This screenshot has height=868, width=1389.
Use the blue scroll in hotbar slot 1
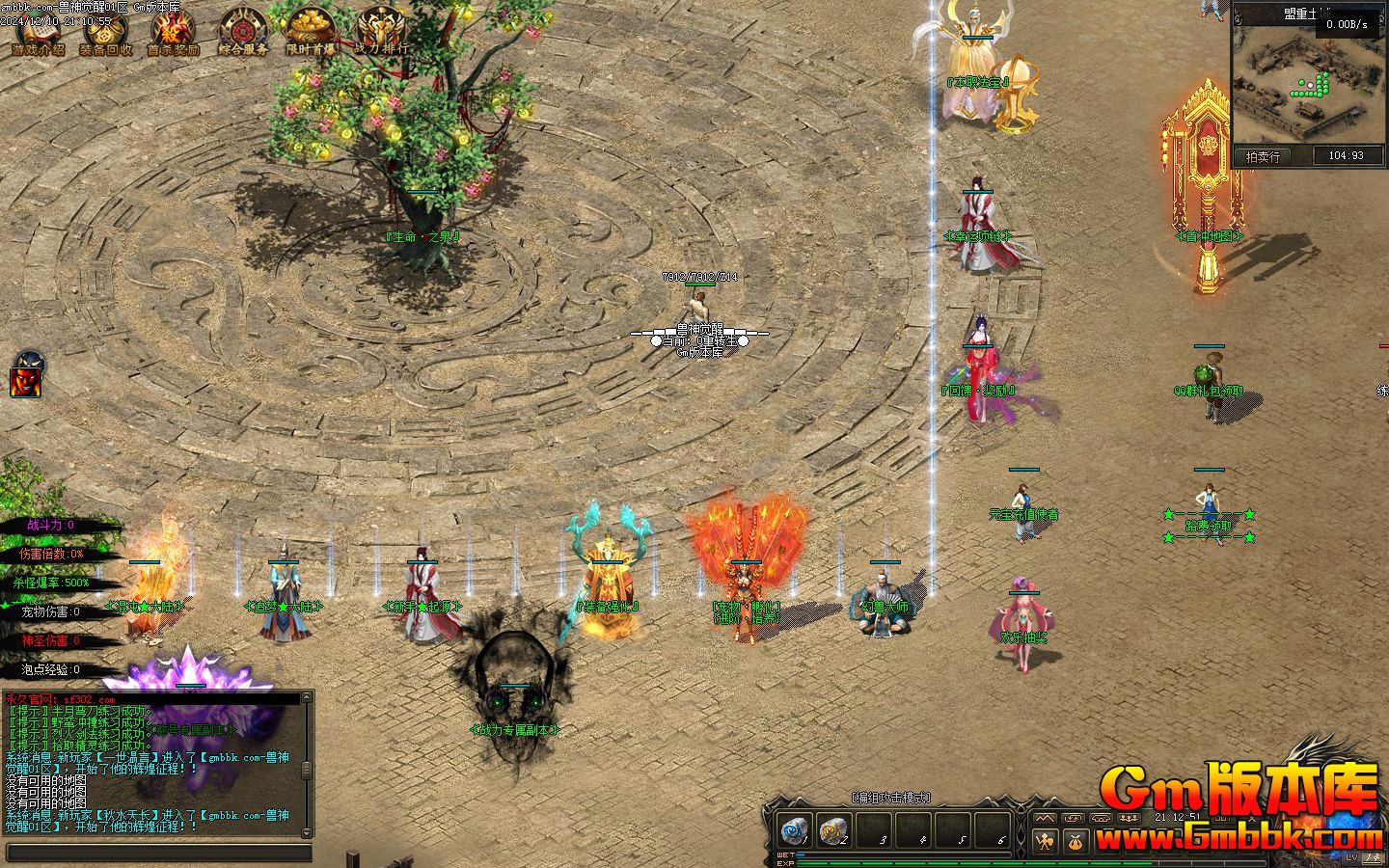tap(796, 829)
